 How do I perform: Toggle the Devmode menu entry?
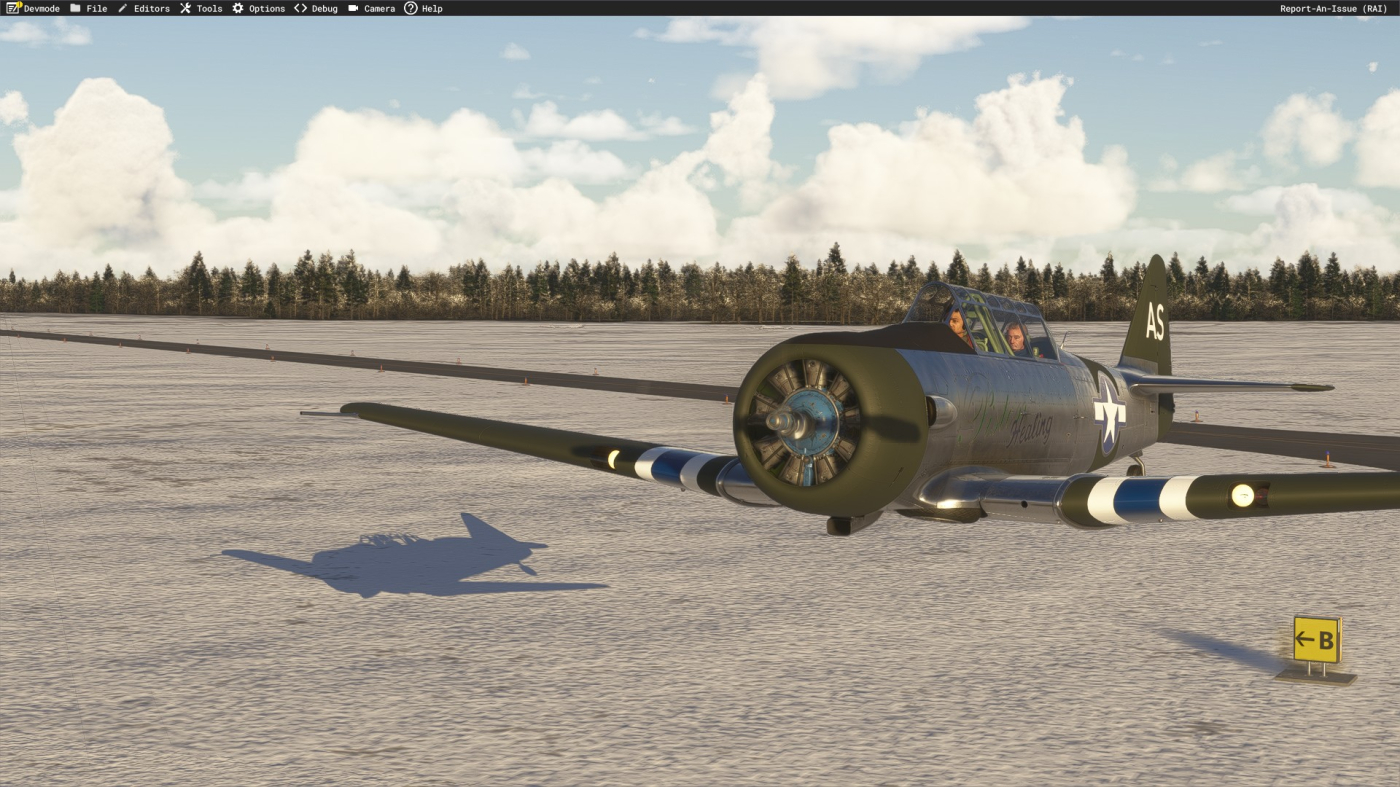(33, 8)
